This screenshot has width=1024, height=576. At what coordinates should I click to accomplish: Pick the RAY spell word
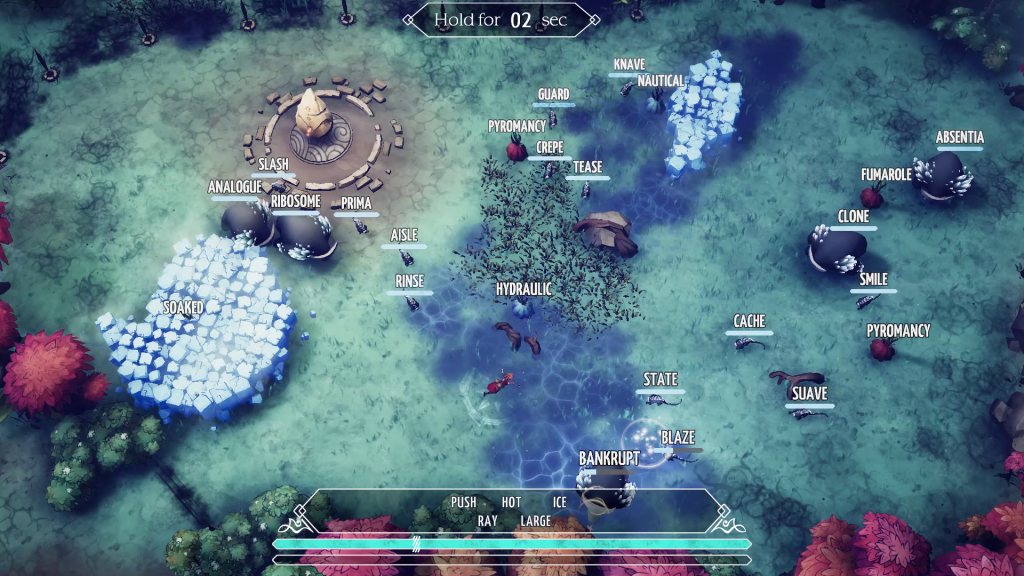tap(487, 521)
